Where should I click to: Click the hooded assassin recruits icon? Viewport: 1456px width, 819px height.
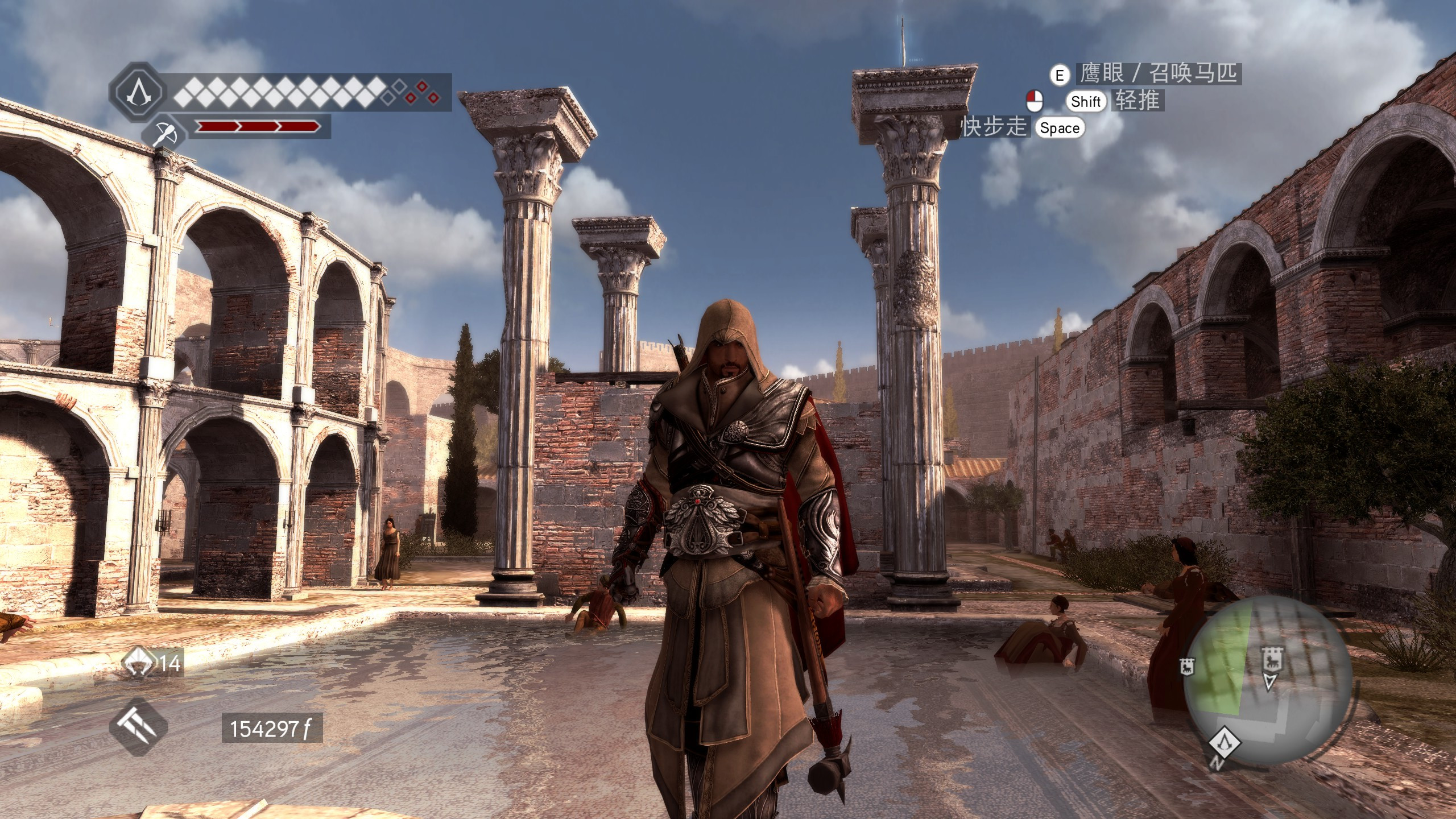pos(140,664)
